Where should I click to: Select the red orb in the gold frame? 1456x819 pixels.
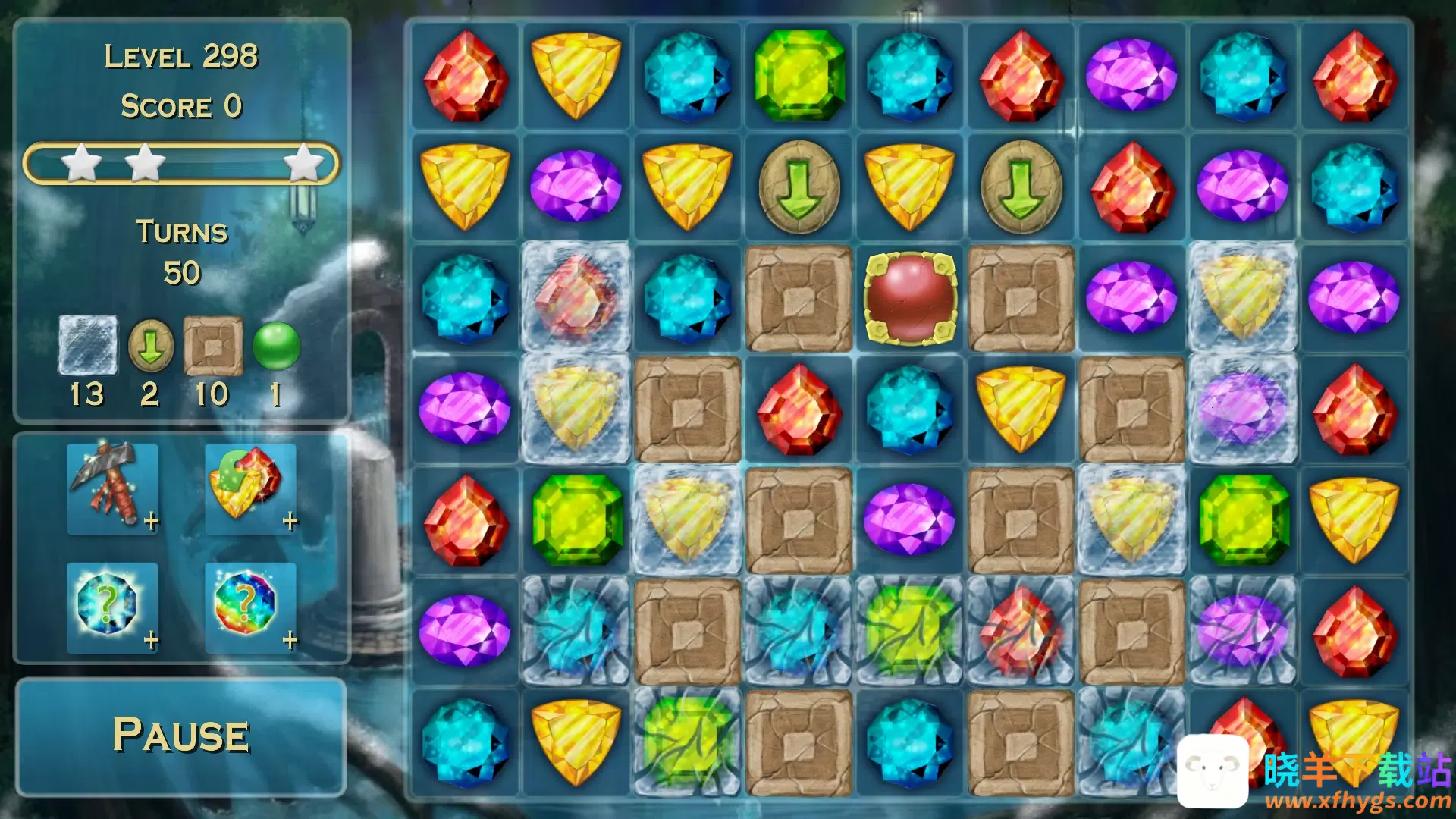(x=910, y=298)
